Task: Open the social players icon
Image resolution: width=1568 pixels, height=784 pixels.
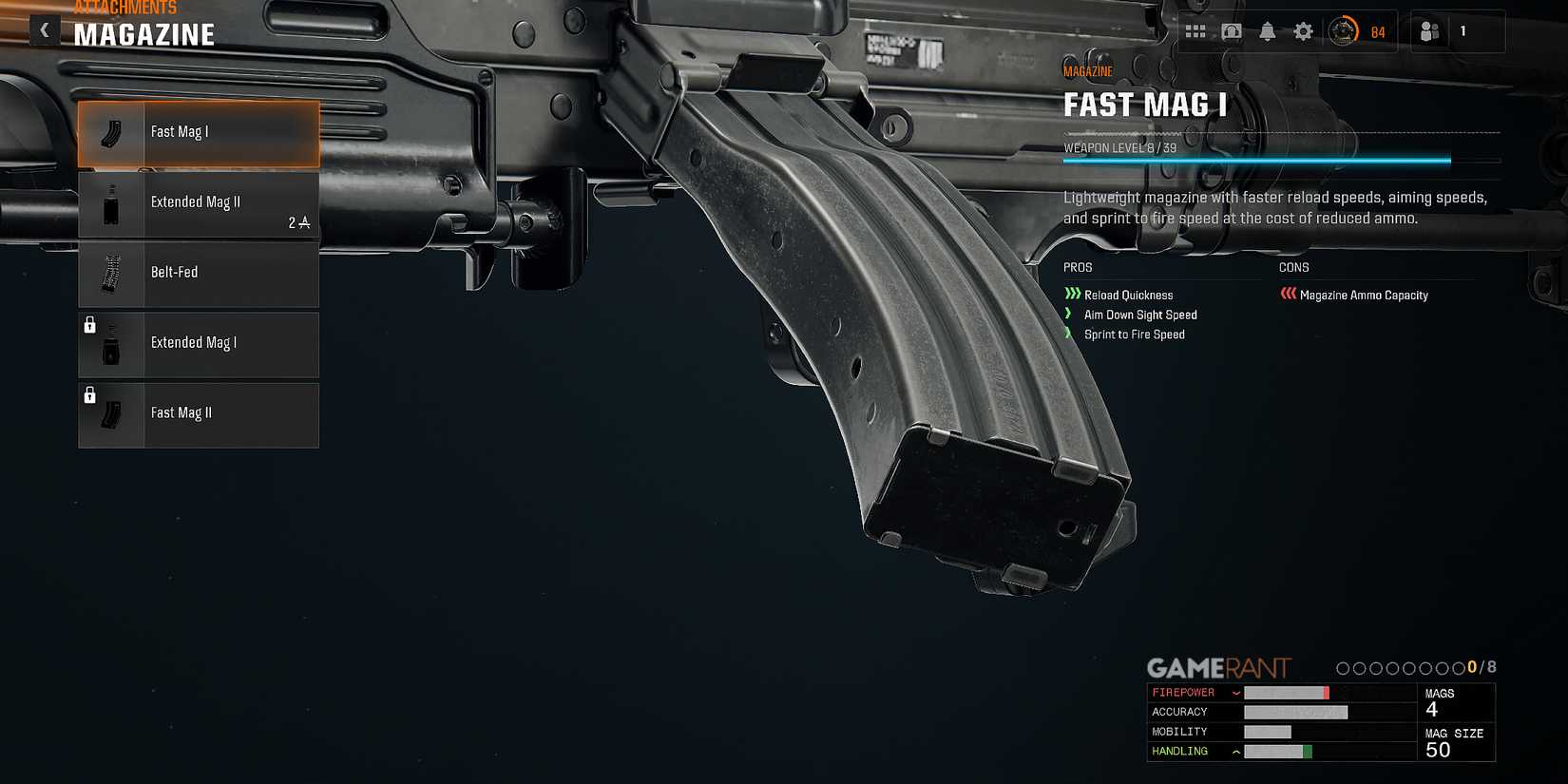Action: (1428, 30)
